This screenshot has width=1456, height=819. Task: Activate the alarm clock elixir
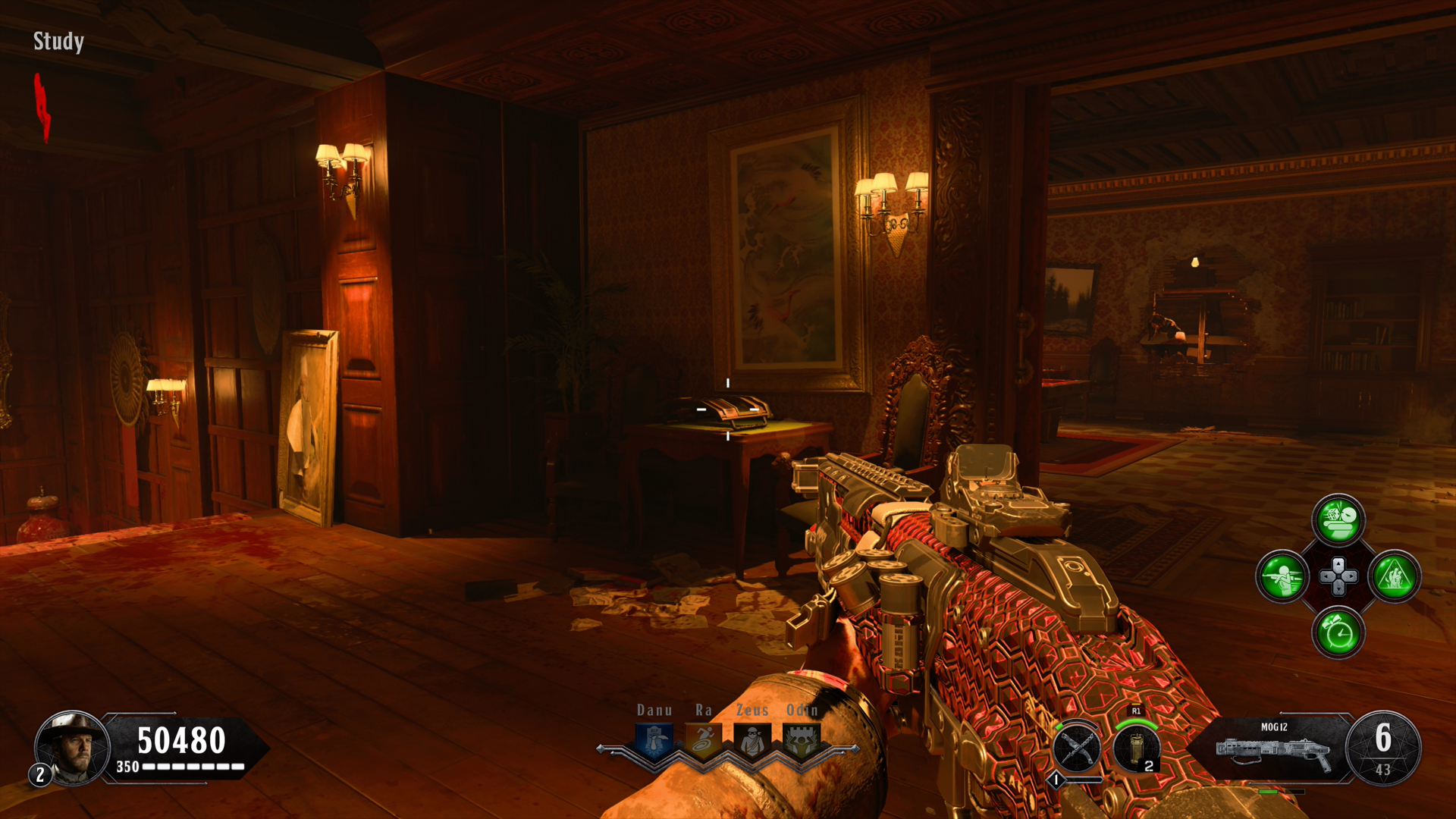pyautogui.click(x=1338, y=632)
